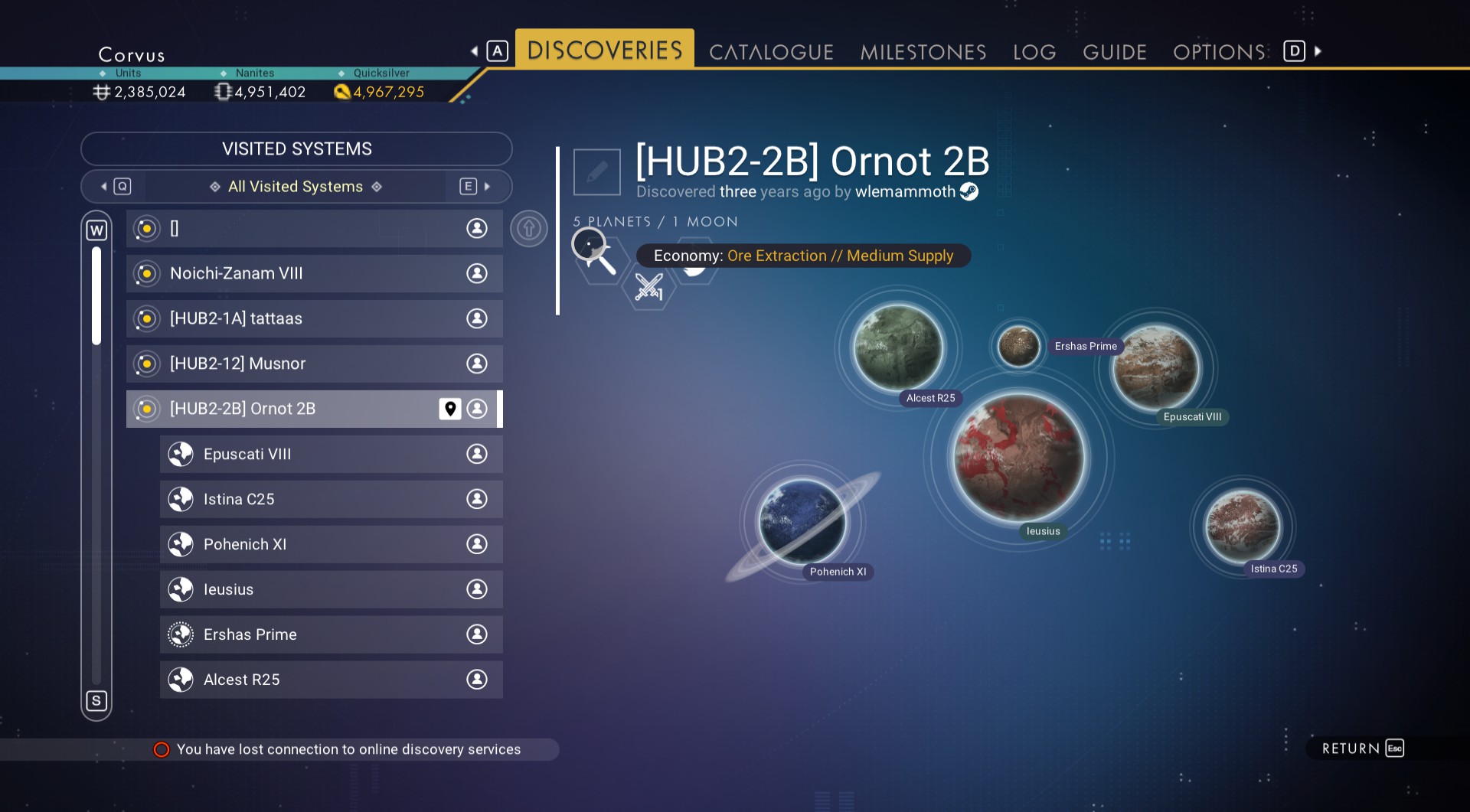The height and width of the screenshot is (812, 1470).
Task: Open the Milestones tab
Action: [923, 52]
